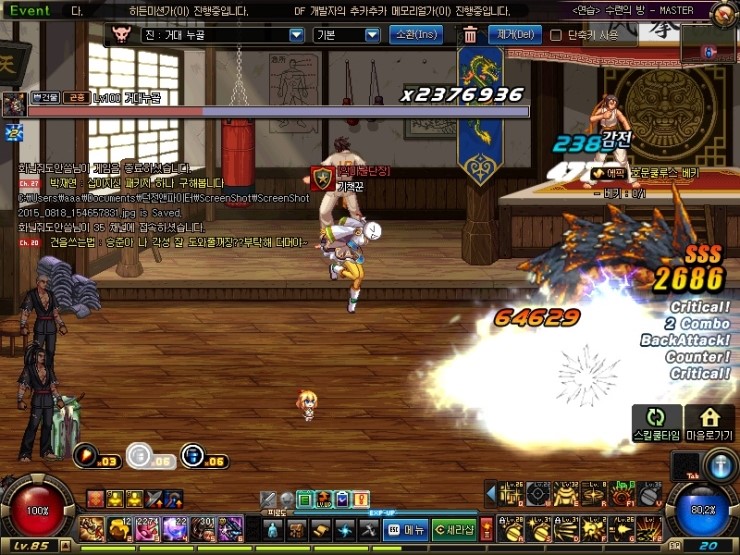Open the monster selection dropdown

coord(296,35)
